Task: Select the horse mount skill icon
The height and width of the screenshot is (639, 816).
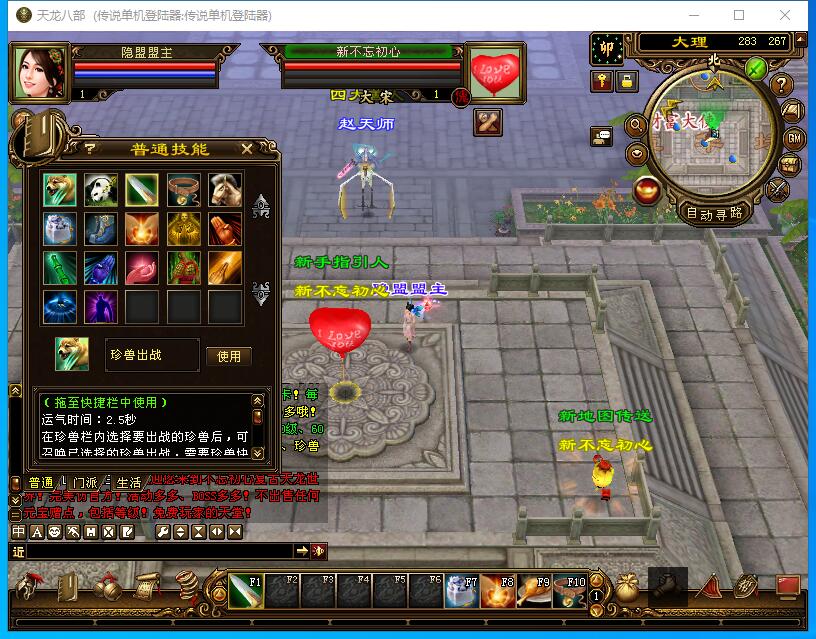Action: (x=225, y=188)
